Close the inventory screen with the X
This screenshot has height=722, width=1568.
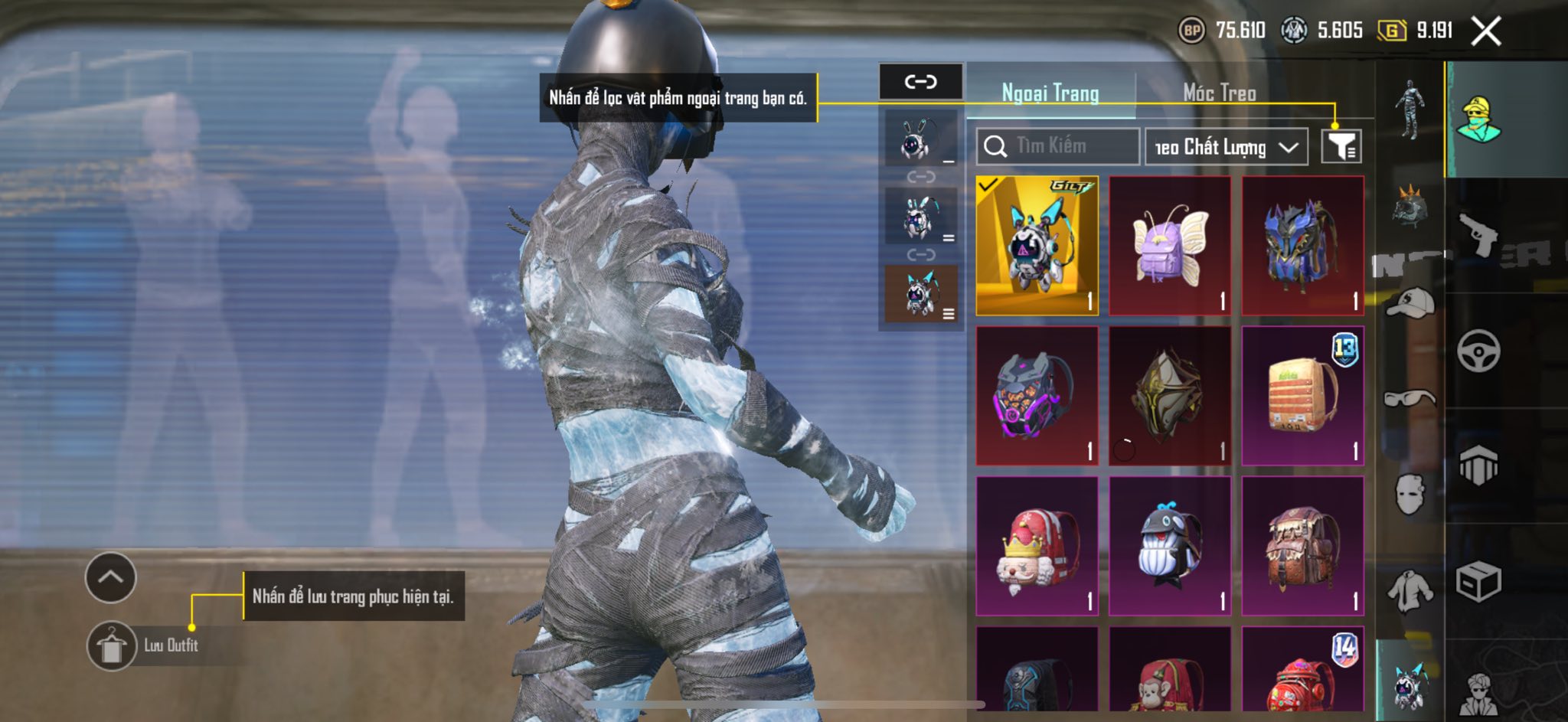pyautogui.click(x=1486, y=31)
